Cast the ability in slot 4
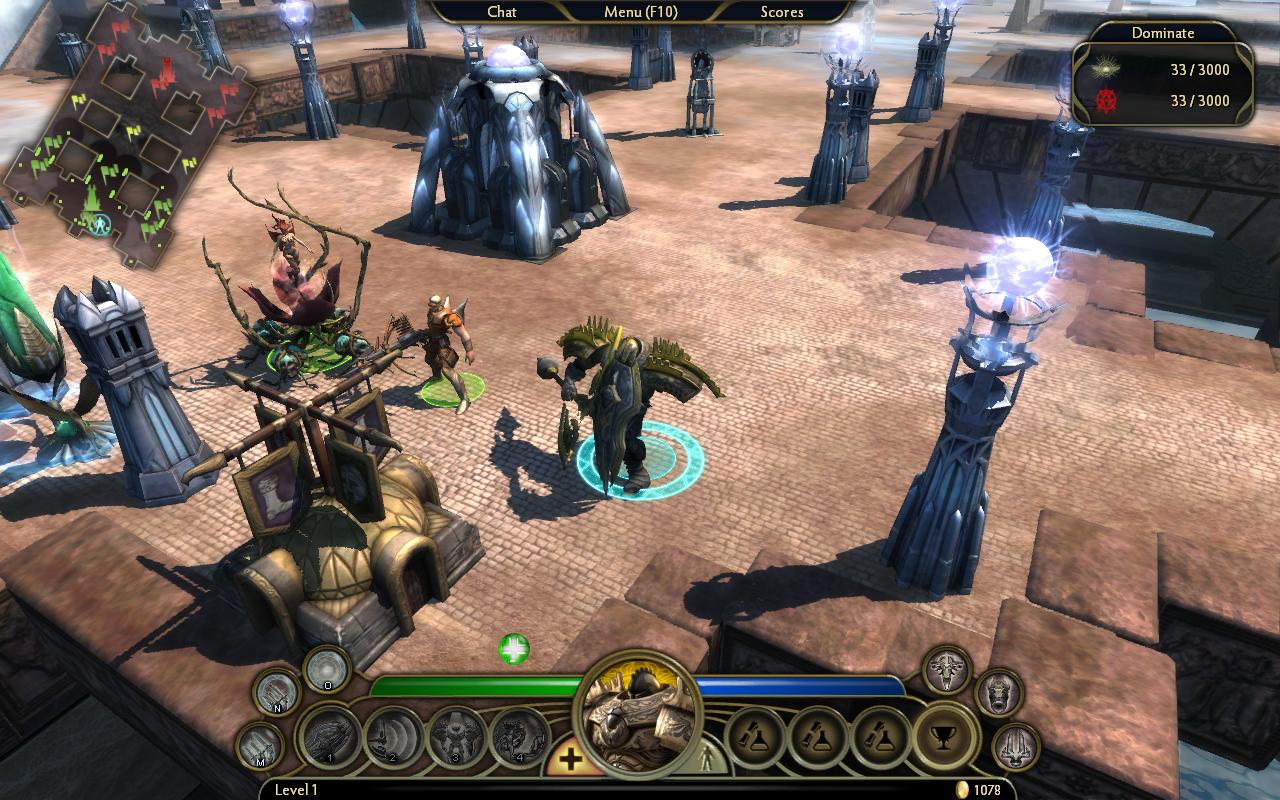The image size is (1280, 800). coord(520,738)
